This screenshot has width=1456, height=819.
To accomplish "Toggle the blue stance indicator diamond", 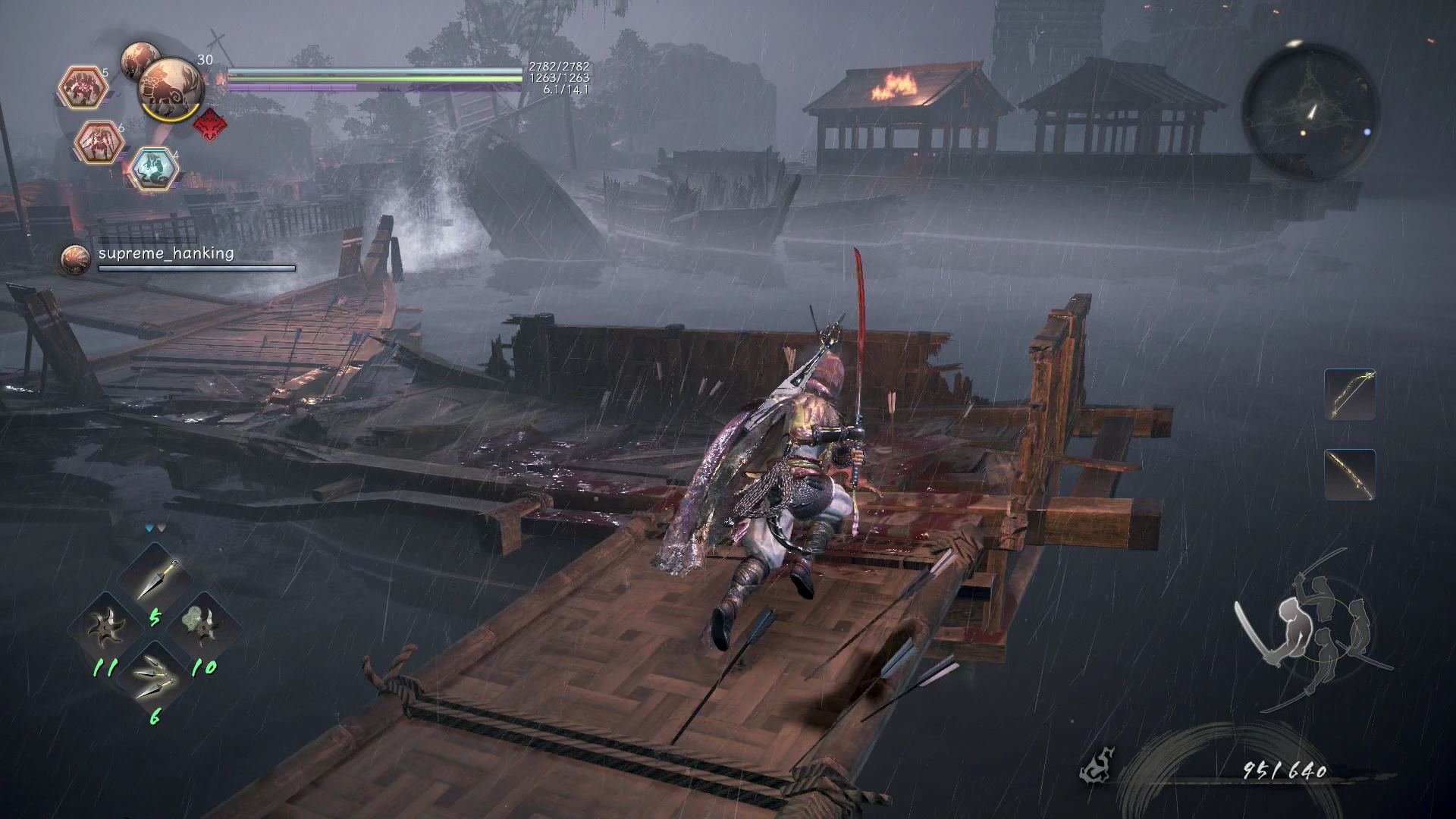I will click(149, 528).
